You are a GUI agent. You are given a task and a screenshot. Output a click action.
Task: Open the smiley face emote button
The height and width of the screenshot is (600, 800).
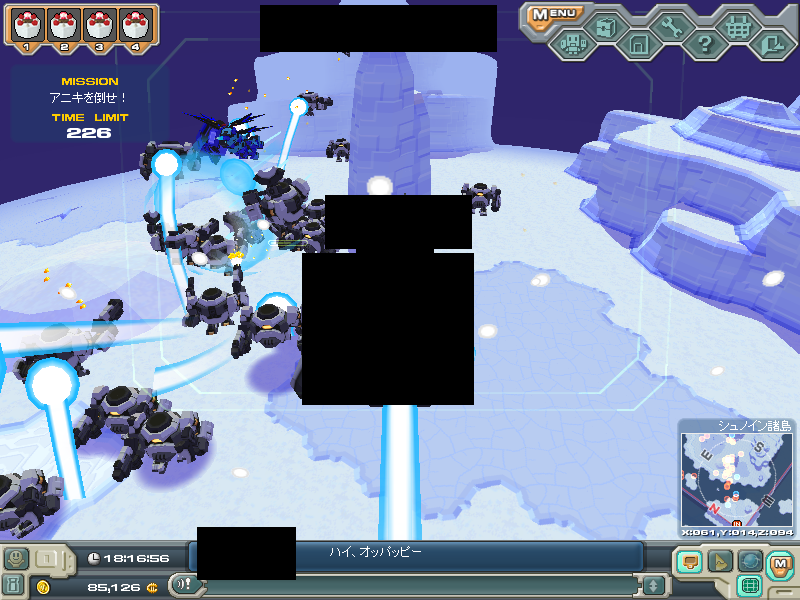16,558
